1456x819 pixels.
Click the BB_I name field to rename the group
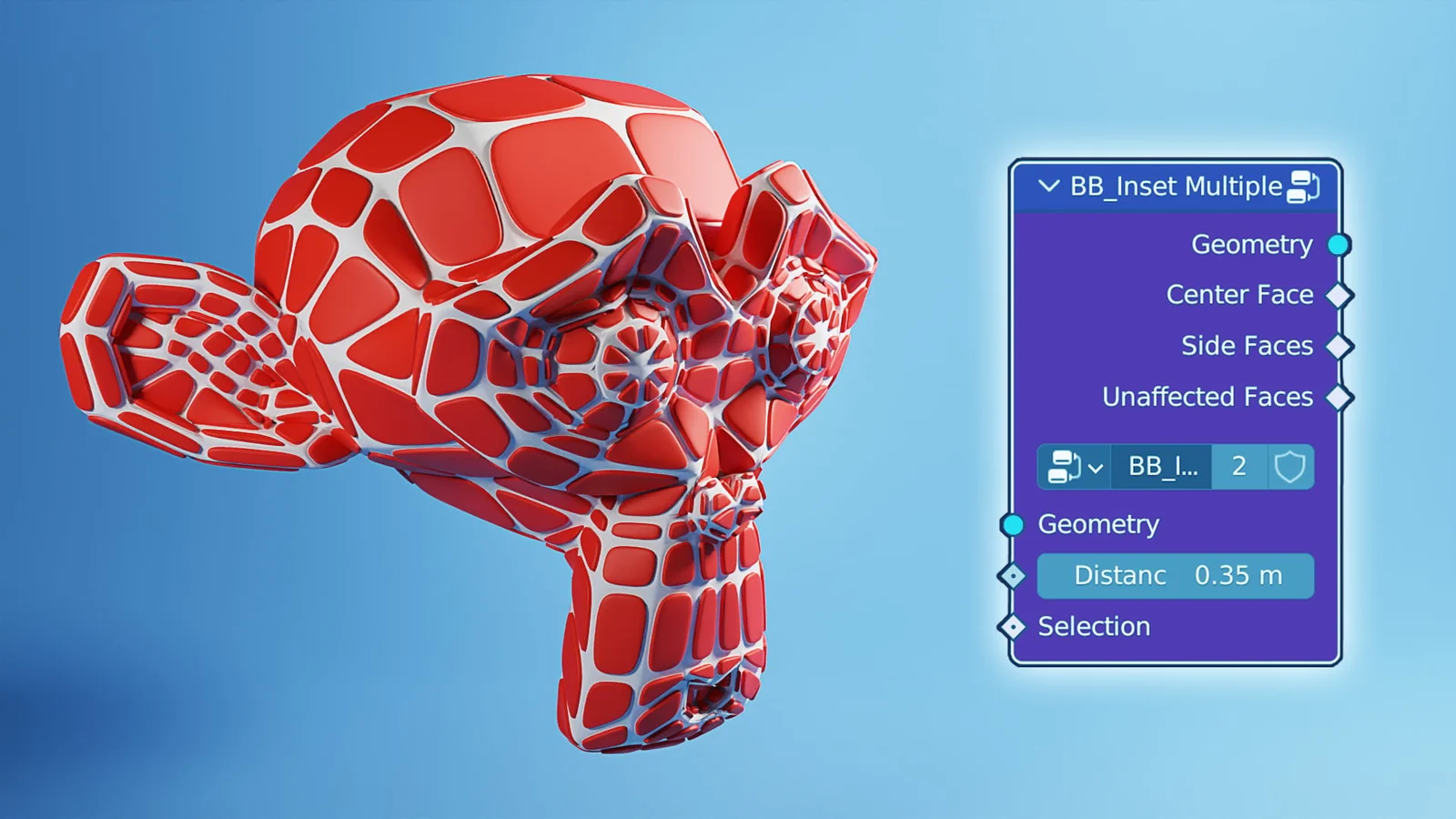point(1160,467)
